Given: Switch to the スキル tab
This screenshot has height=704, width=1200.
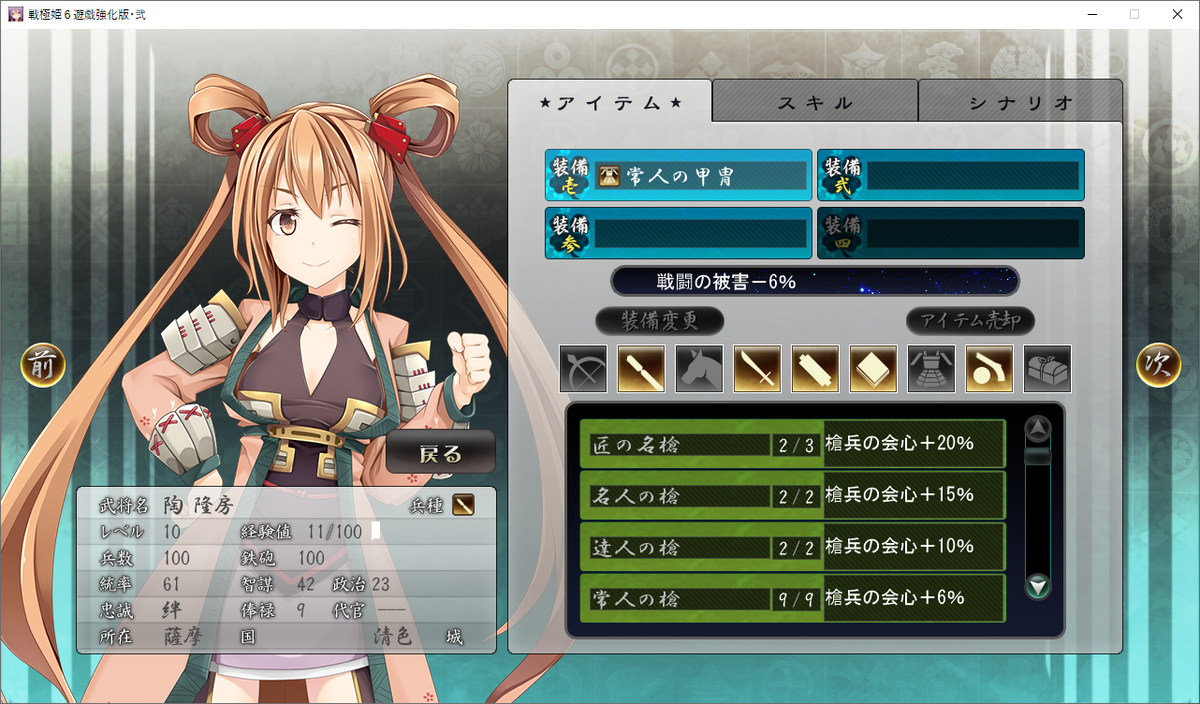Looking at the screenshot, I should (x=815, y=102).
